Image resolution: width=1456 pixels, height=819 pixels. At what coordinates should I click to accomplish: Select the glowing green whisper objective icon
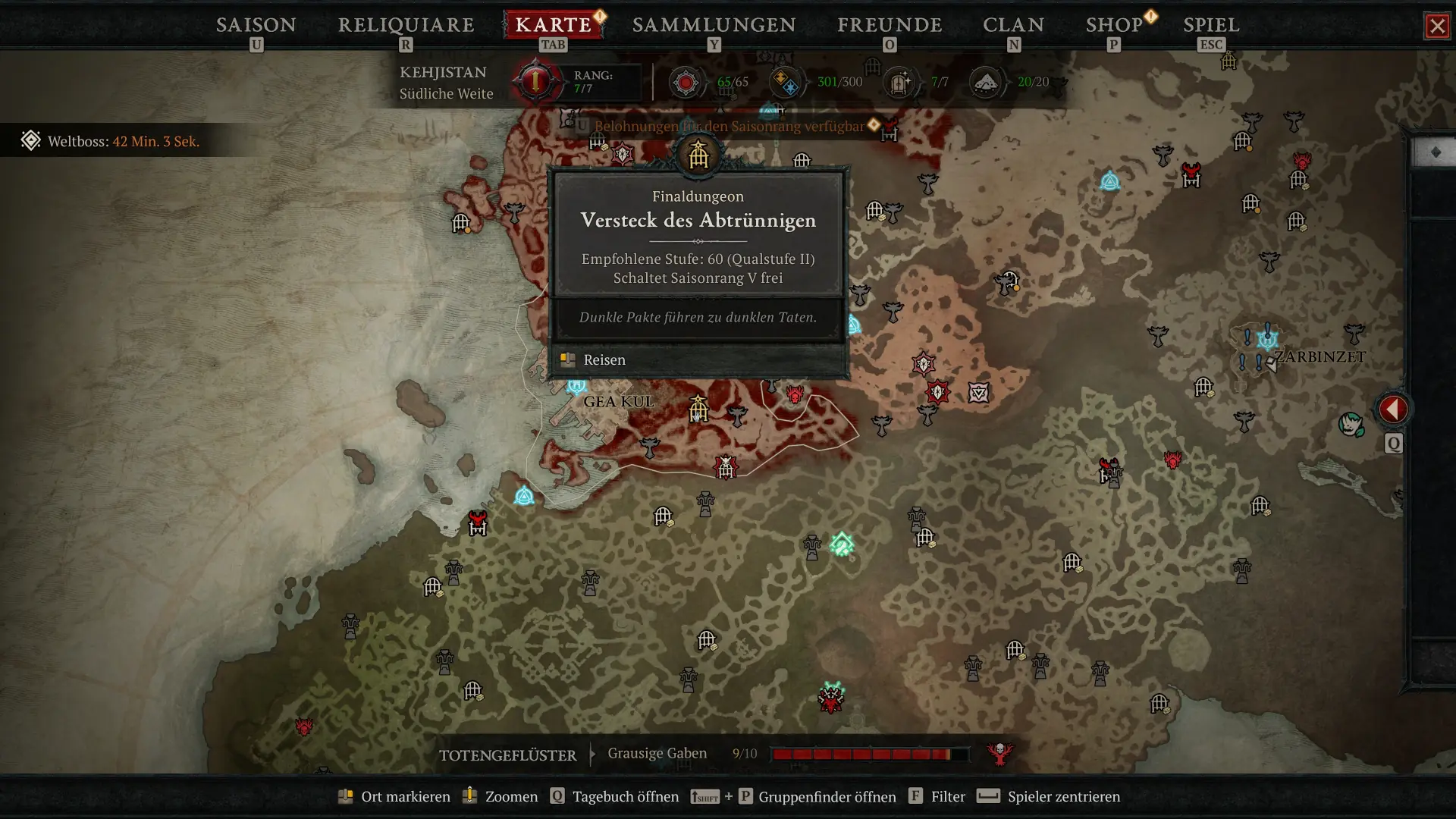pos(842,544)
